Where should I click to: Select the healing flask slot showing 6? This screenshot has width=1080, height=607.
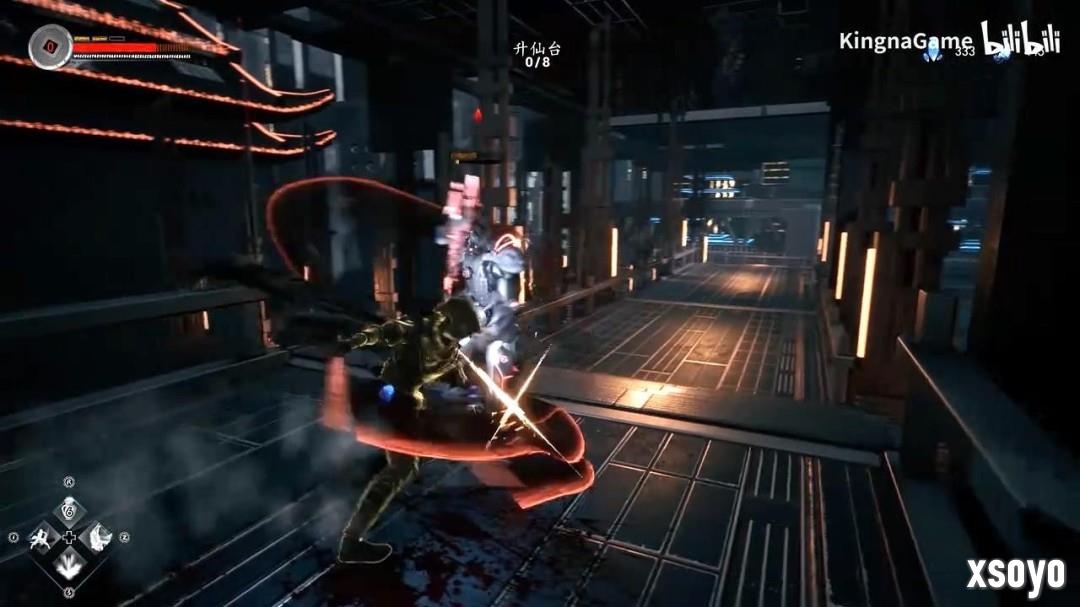[69, 510]
